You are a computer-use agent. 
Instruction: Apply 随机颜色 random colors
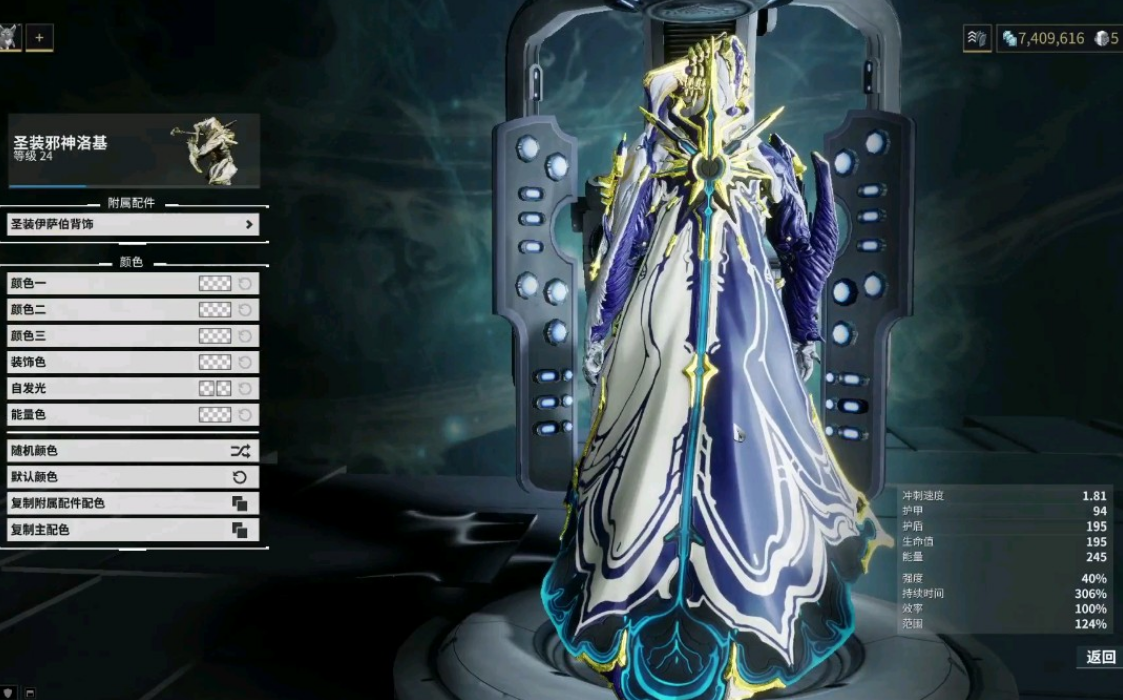pyautogui.click(x=133, y=451)
